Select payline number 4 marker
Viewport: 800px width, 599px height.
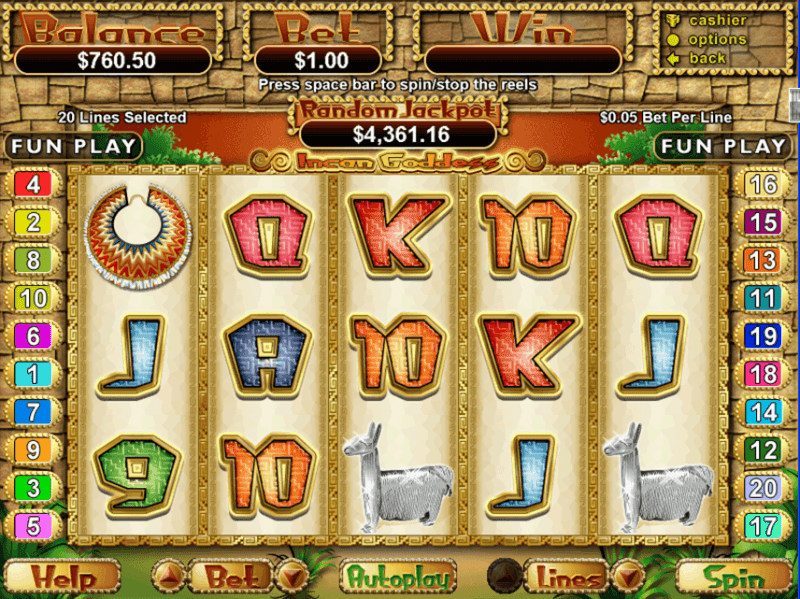34,184
